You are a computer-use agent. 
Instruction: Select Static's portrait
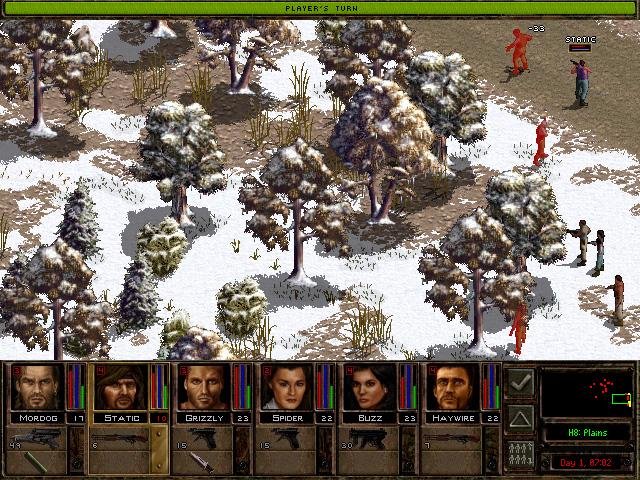pos(120,387)
